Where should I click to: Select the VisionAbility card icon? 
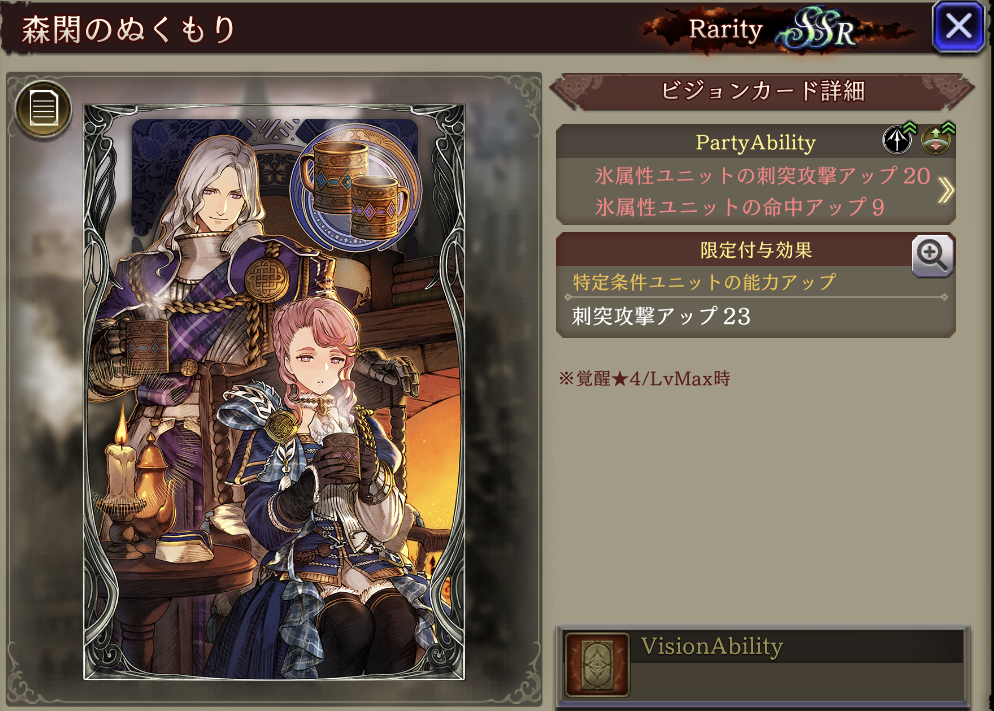click(597, 665)
